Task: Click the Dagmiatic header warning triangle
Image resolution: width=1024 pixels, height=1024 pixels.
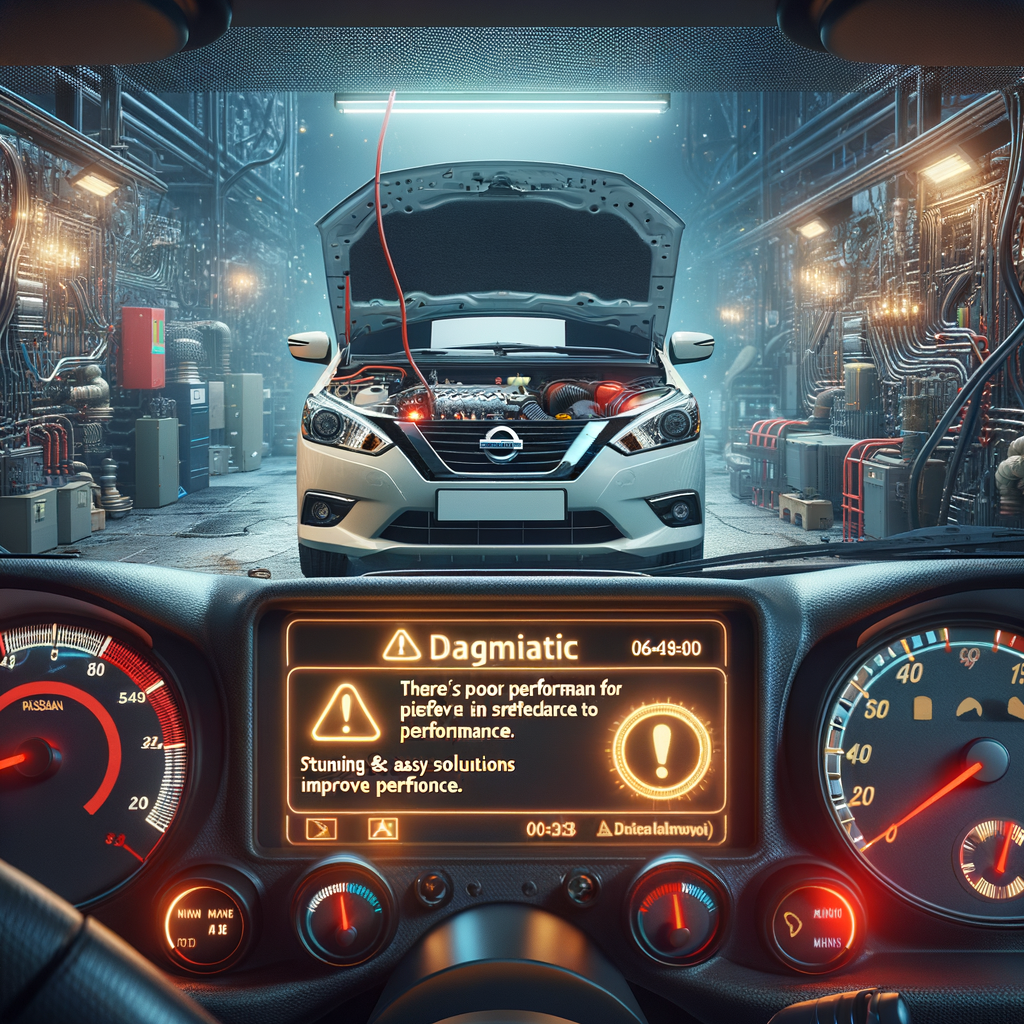Action: pyautogui.click(x=402, y=647)
